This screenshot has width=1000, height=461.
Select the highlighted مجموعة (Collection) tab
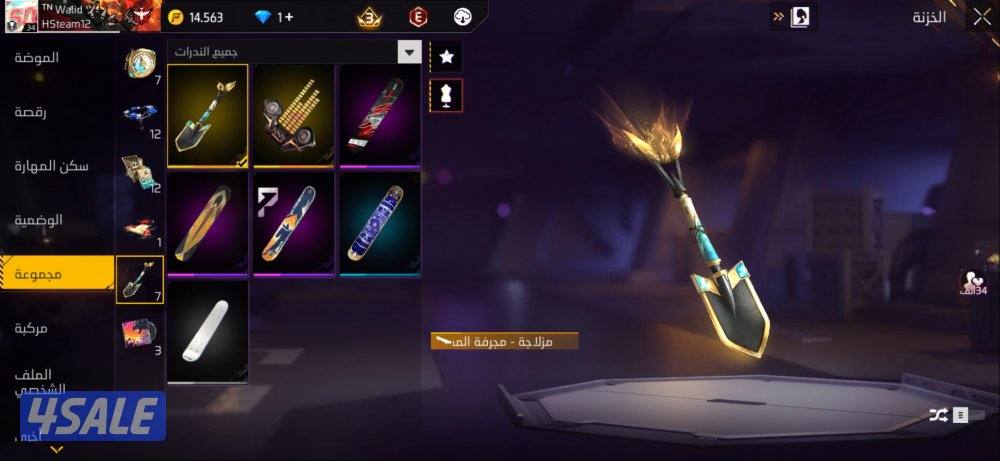coord(39,274)
